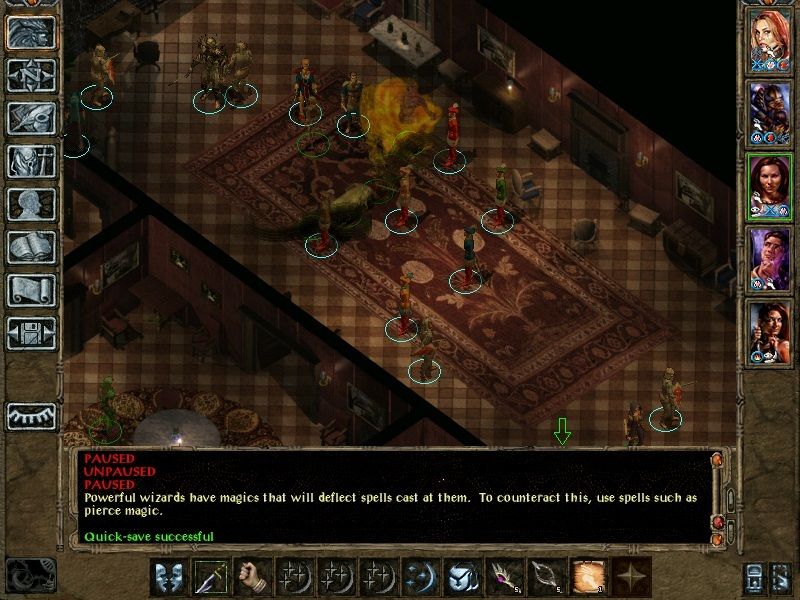Use the scroll quick item slot

(587, 577)
